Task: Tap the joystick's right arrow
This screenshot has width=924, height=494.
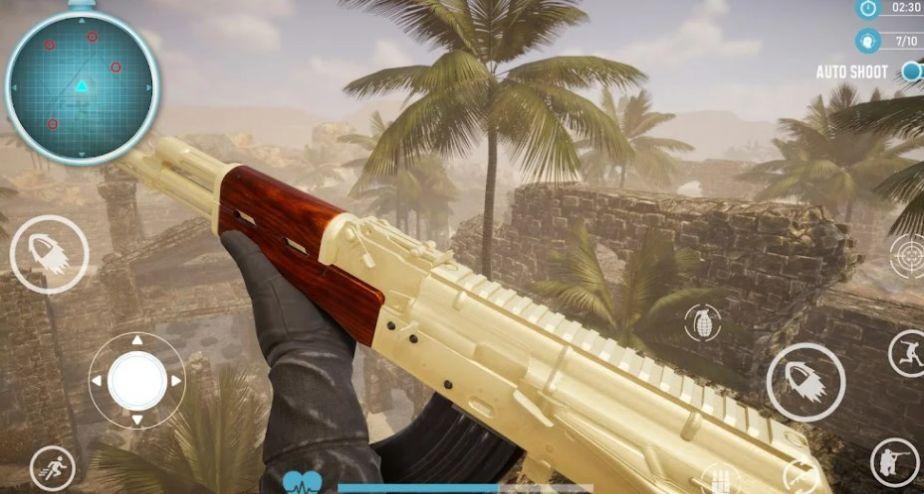Action: [x=176, y=381]
